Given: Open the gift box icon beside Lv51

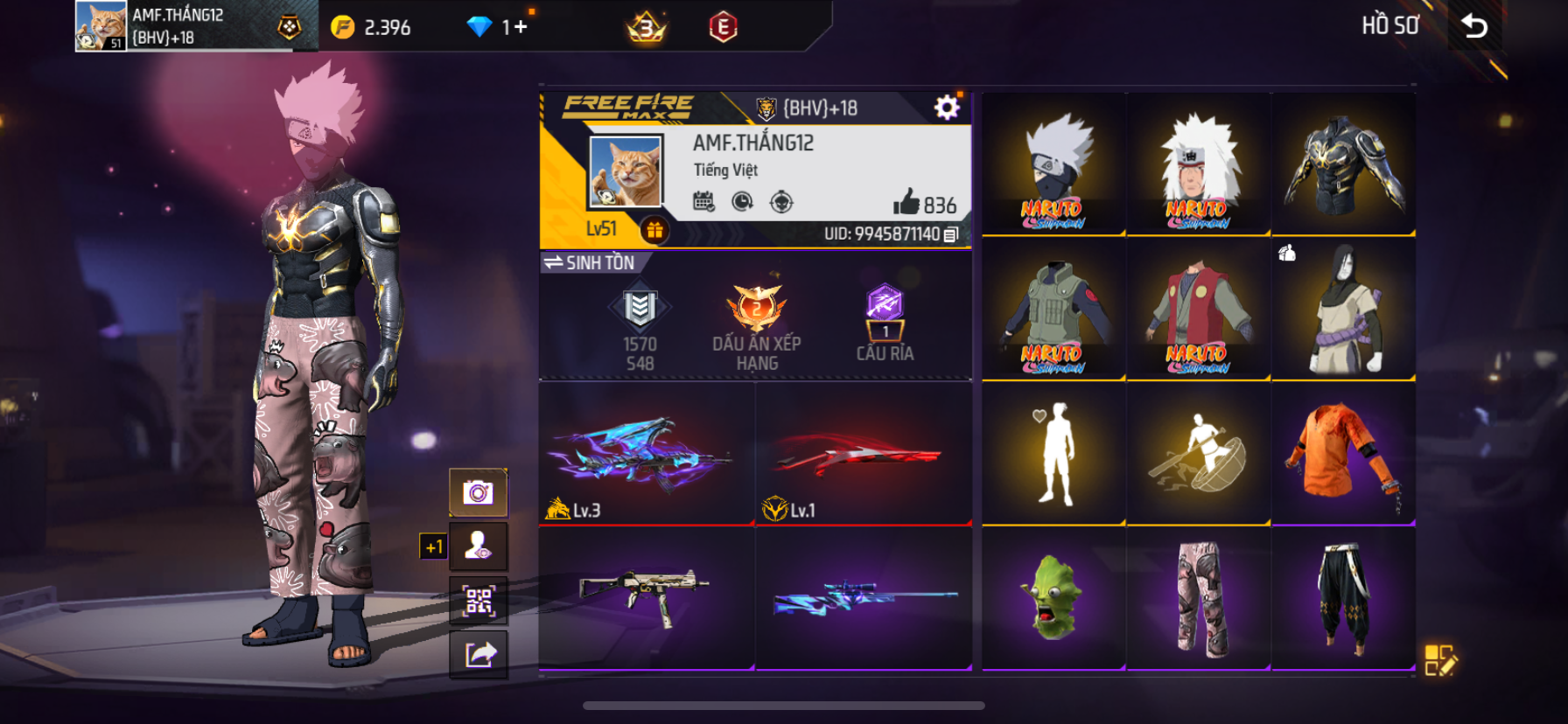Looking at the screenshot, I should click(x=654, y=230).
